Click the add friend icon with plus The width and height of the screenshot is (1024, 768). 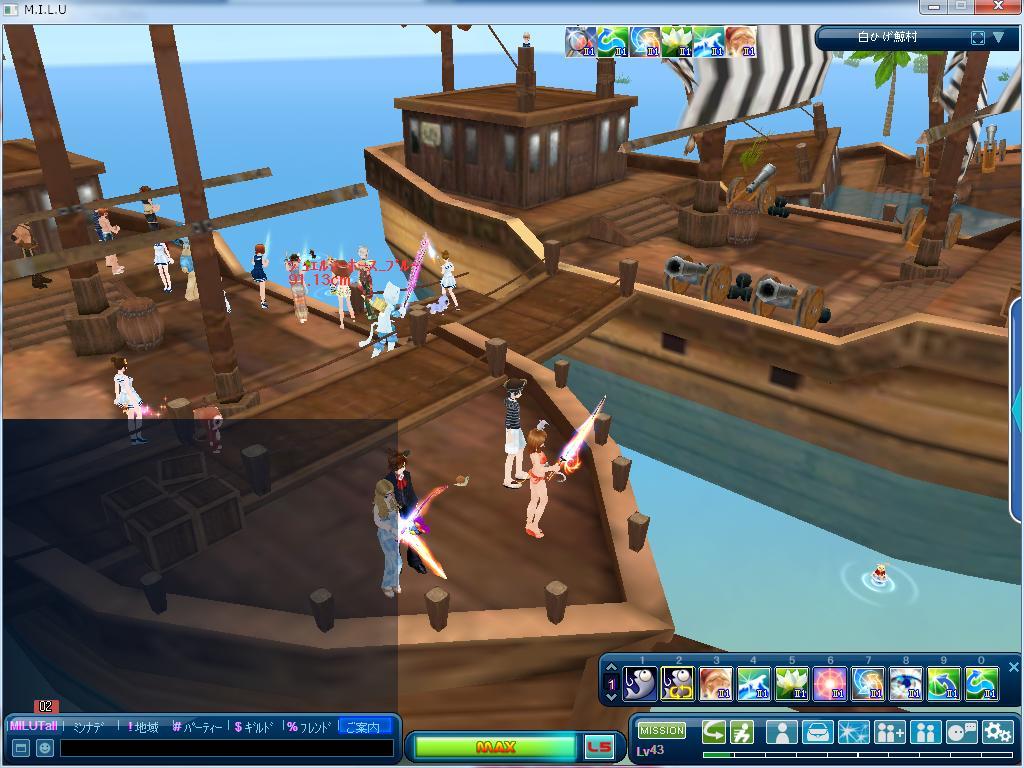coord(889,733)
